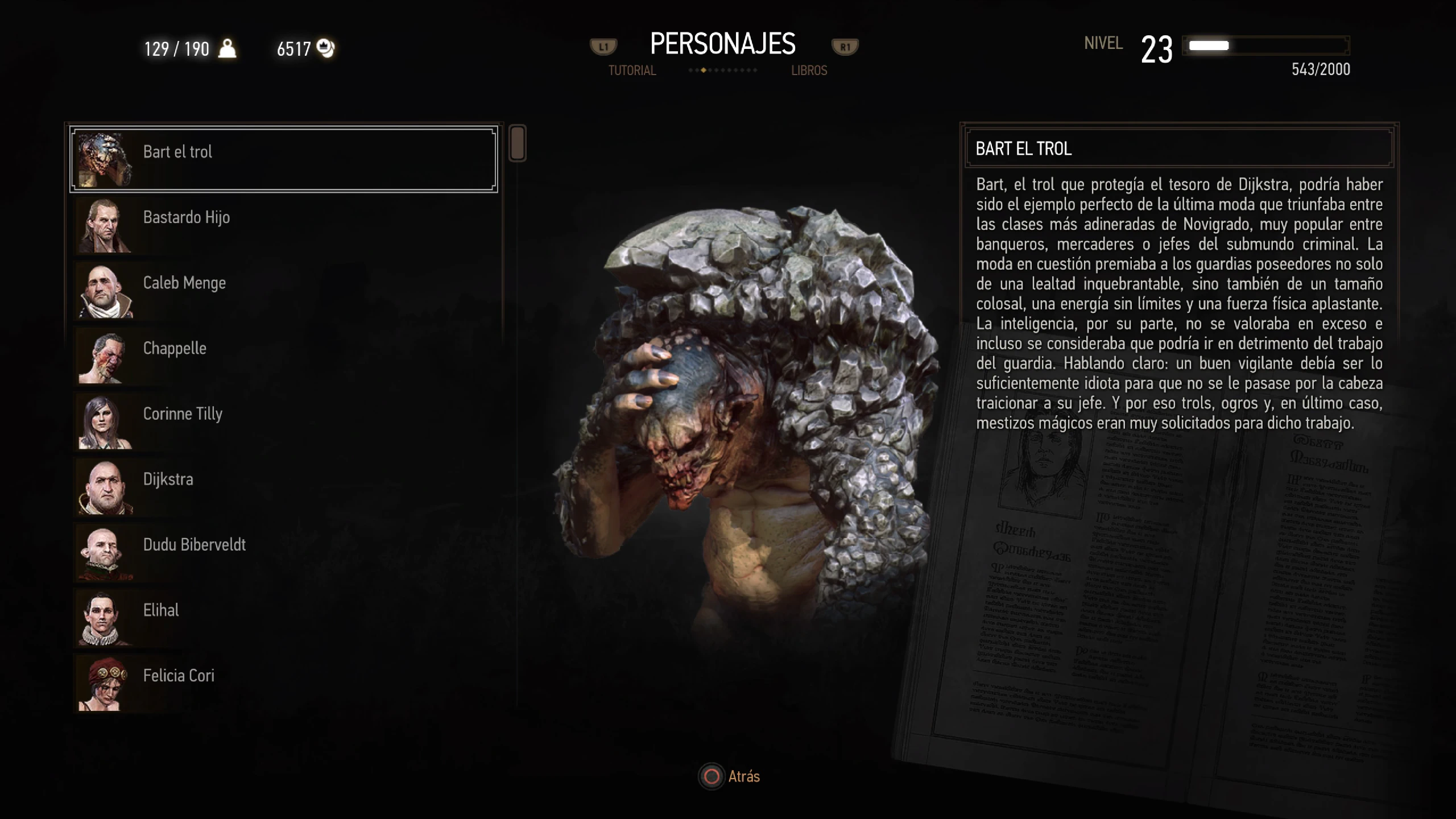Open Dijkstra's character entry
Screen dimensions: 1456x819
(x=283, y=486)
